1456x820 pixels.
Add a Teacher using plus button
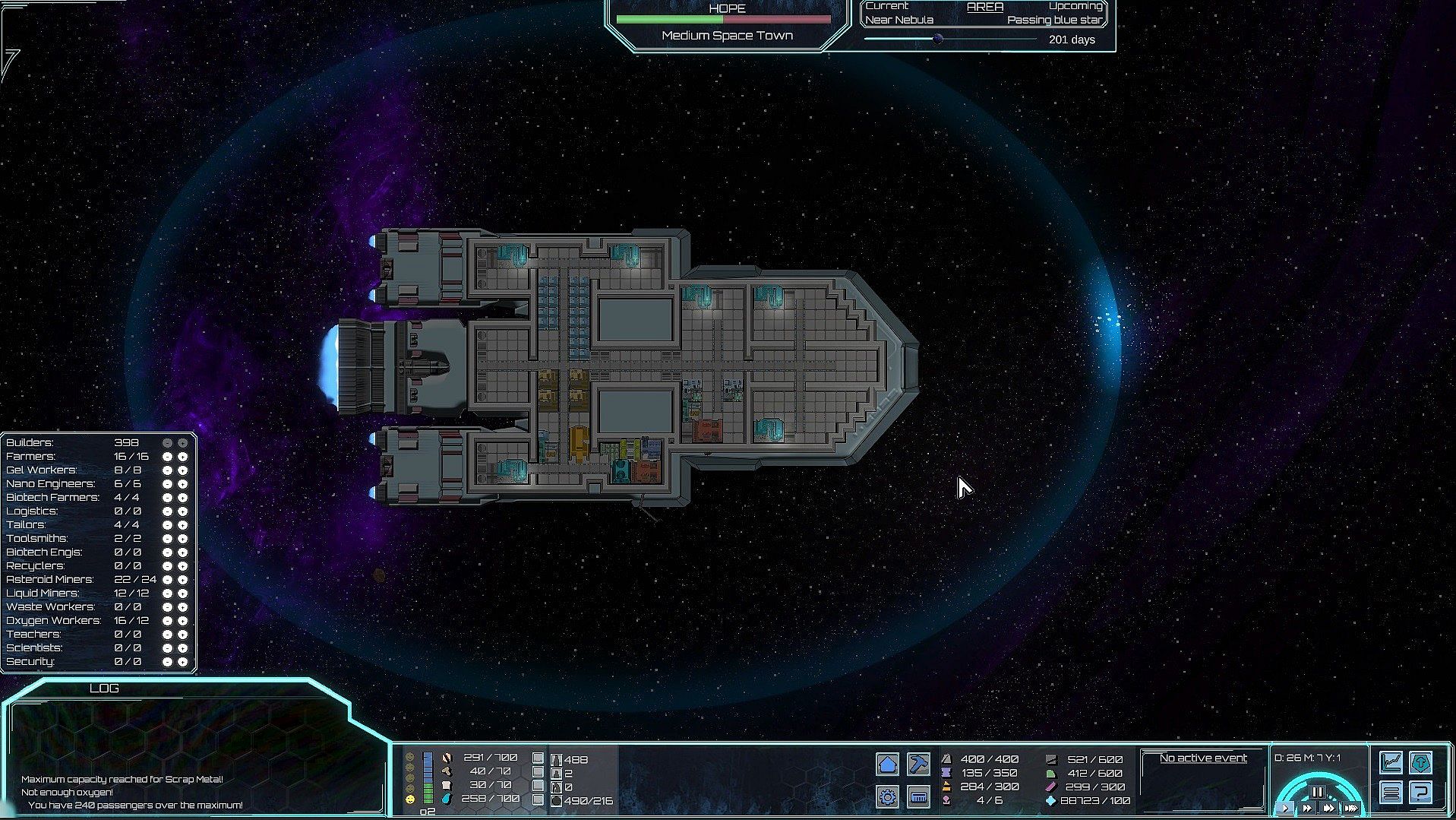[182, 635]
